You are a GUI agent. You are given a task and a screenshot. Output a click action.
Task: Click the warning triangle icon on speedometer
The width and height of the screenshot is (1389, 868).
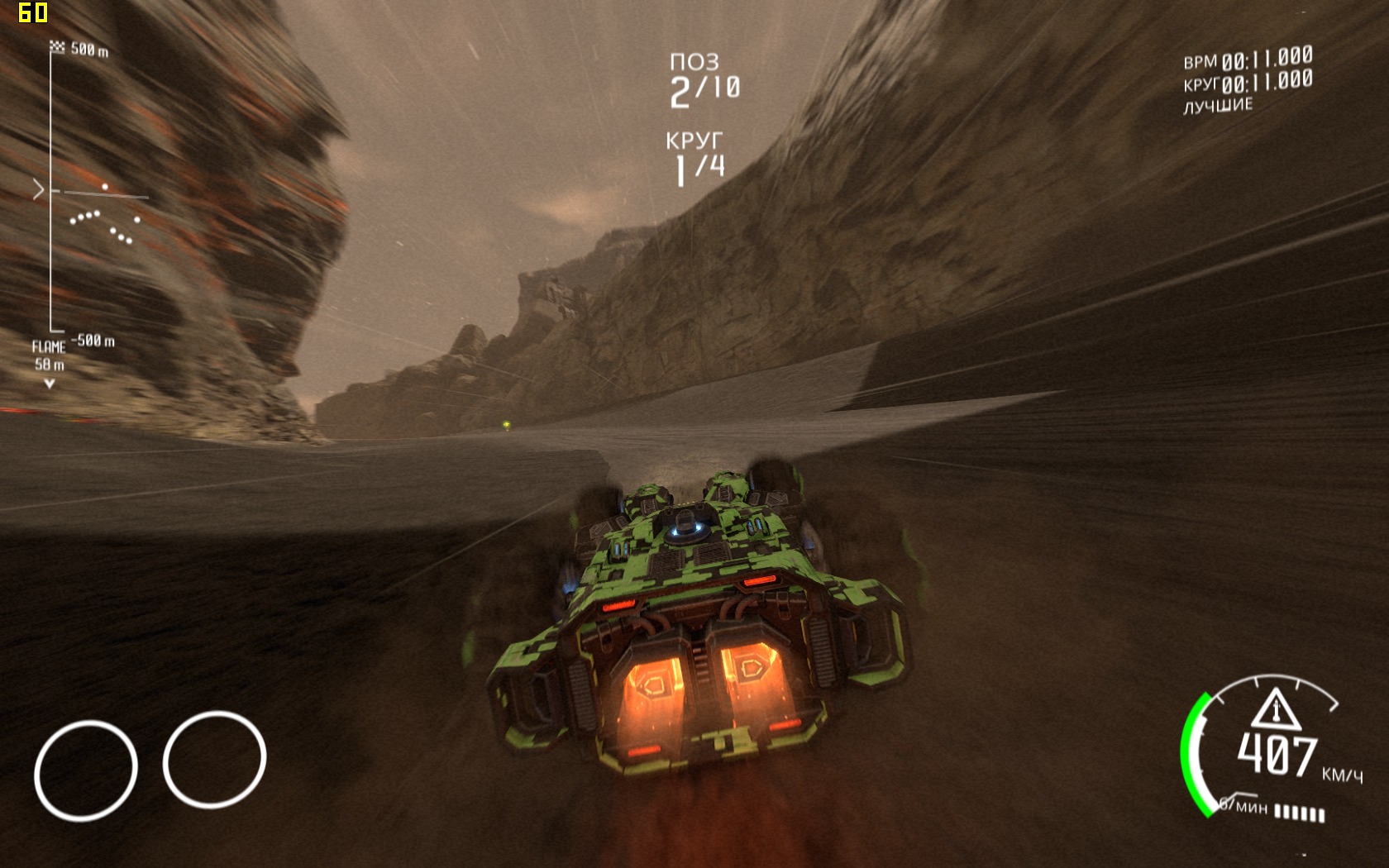(x=1275, y=710)
